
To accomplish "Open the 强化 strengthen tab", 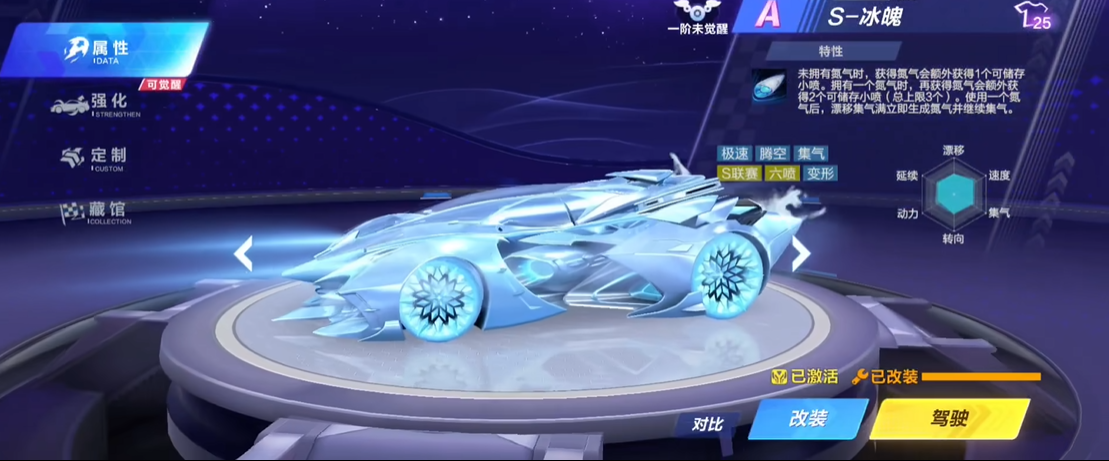I will point(98,103).
